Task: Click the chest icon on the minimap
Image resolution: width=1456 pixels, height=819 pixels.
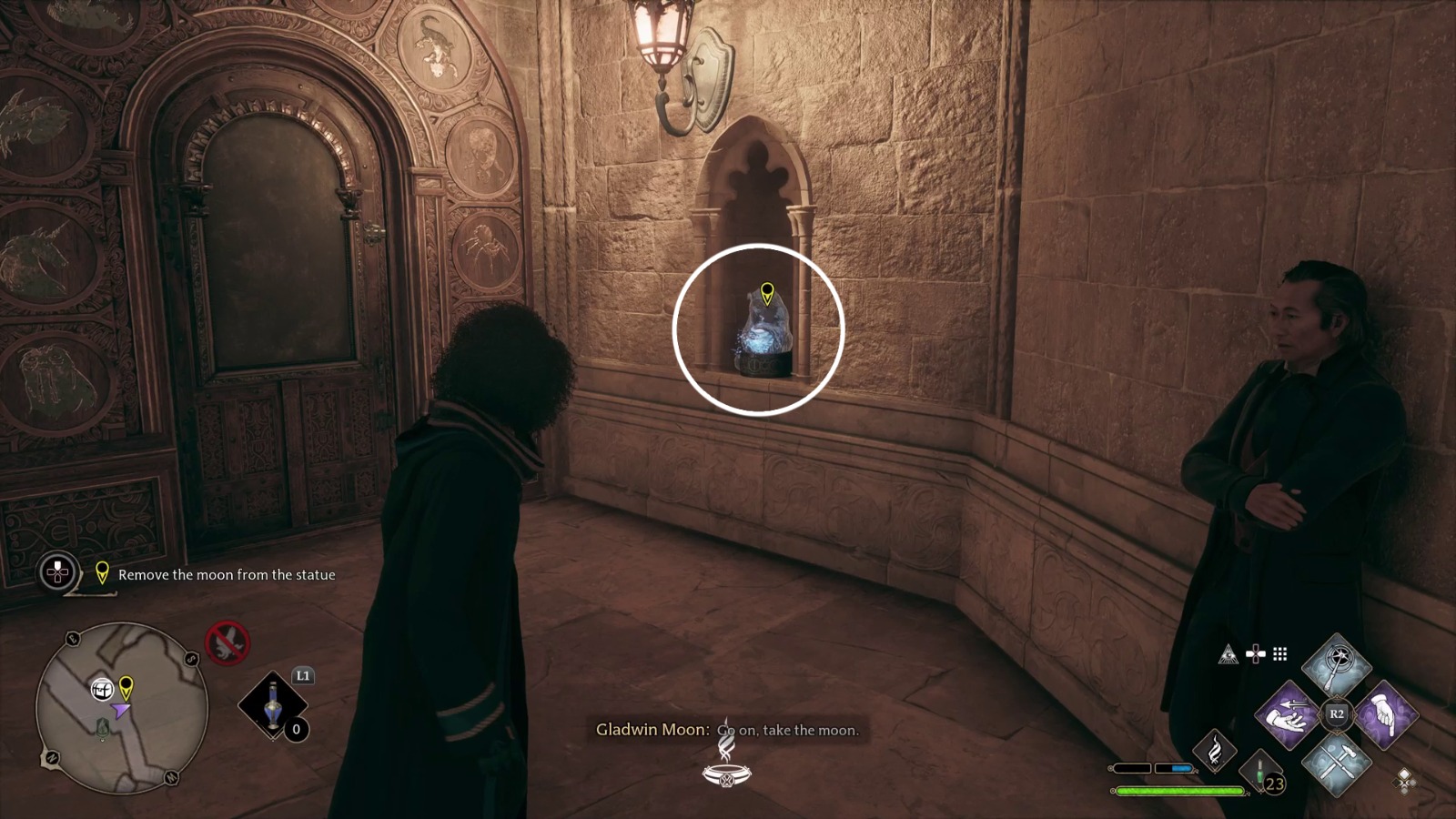Action: pyautogui.click(x=102, y=689)
